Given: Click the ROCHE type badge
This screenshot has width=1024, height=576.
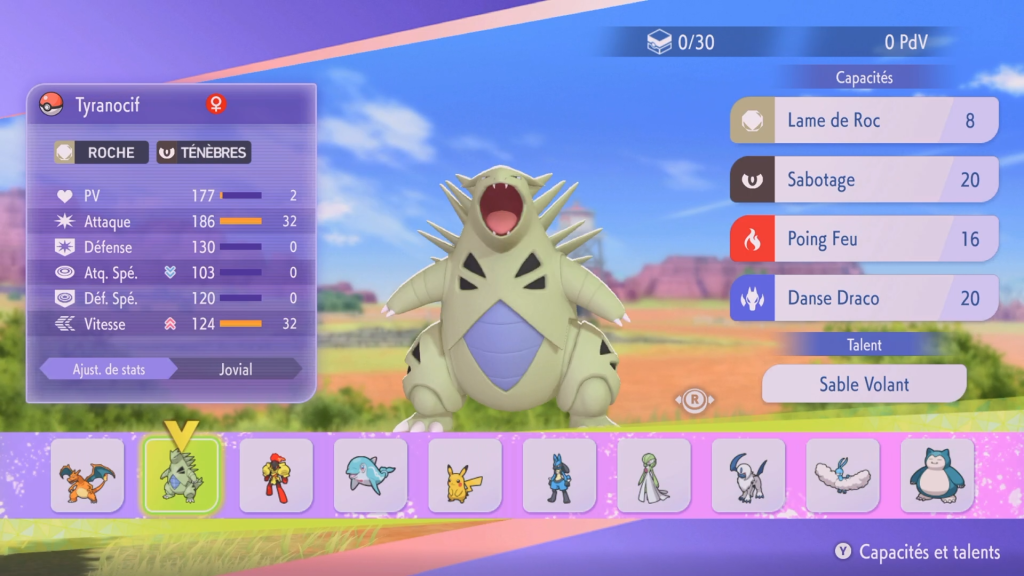Looking at the screenshot, I should pos(101,153).
